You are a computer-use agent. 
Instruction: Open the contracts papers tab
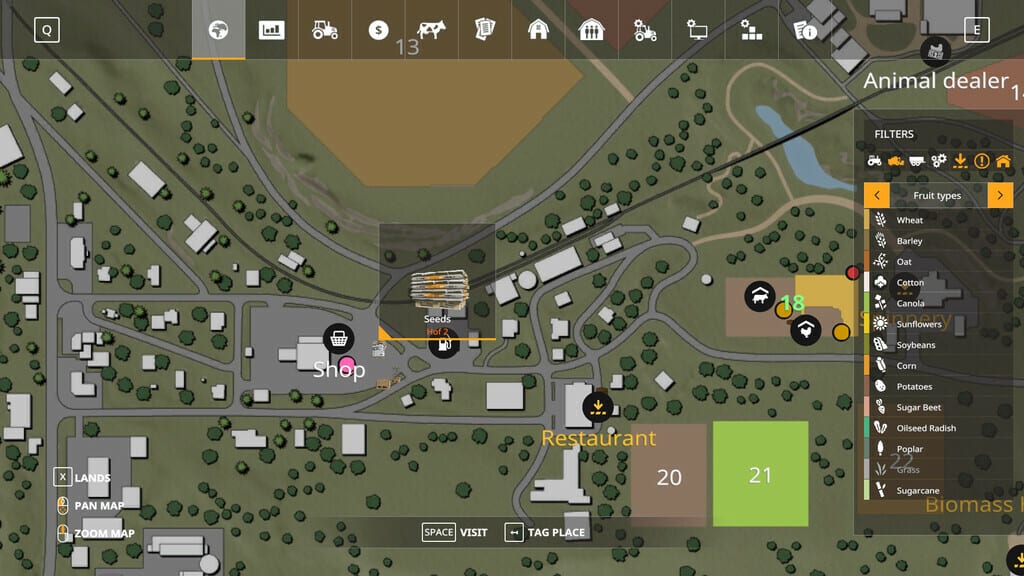click(x=485, y=30)
